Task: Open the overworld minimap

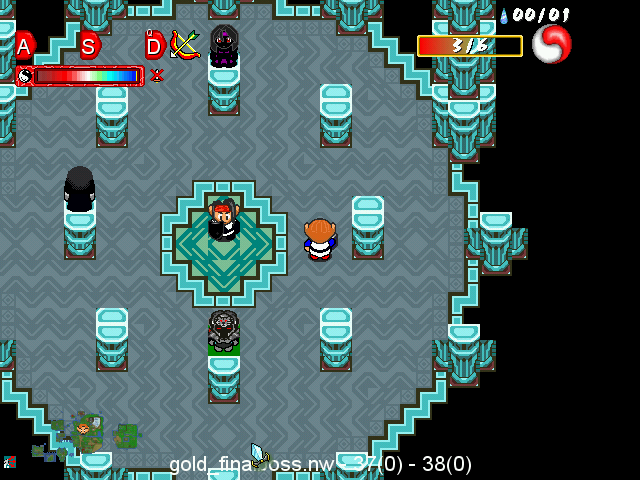Action: pos(87,437)
